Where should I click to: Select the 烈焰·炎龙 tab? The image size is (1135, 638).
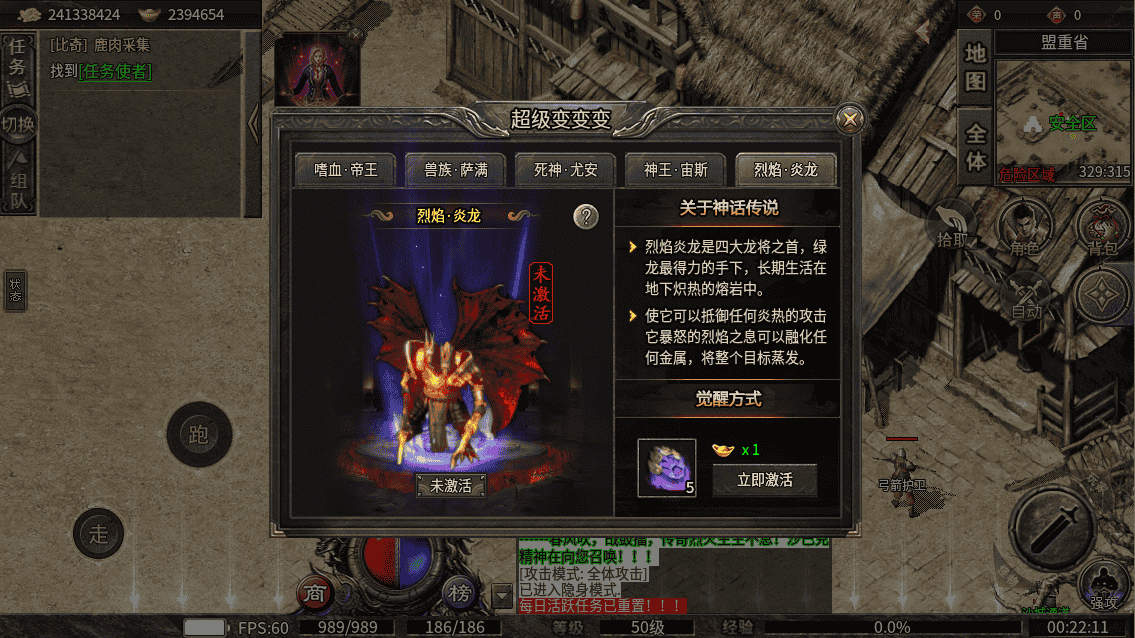pyautogui.click(x=785, y=170)
